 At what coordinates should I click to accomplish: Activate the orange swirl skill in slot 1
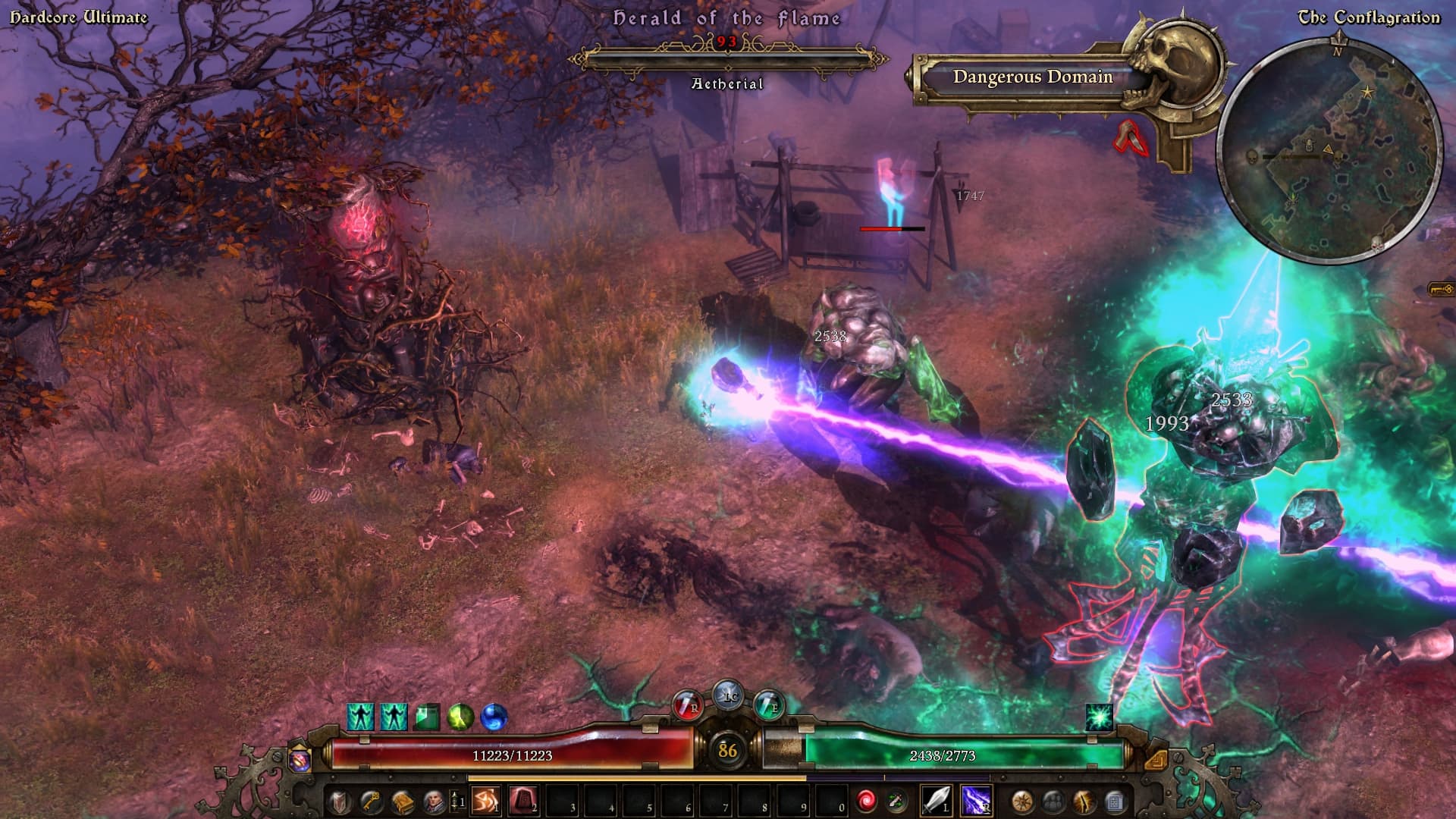pyautogui.click(x=485, y=801)
